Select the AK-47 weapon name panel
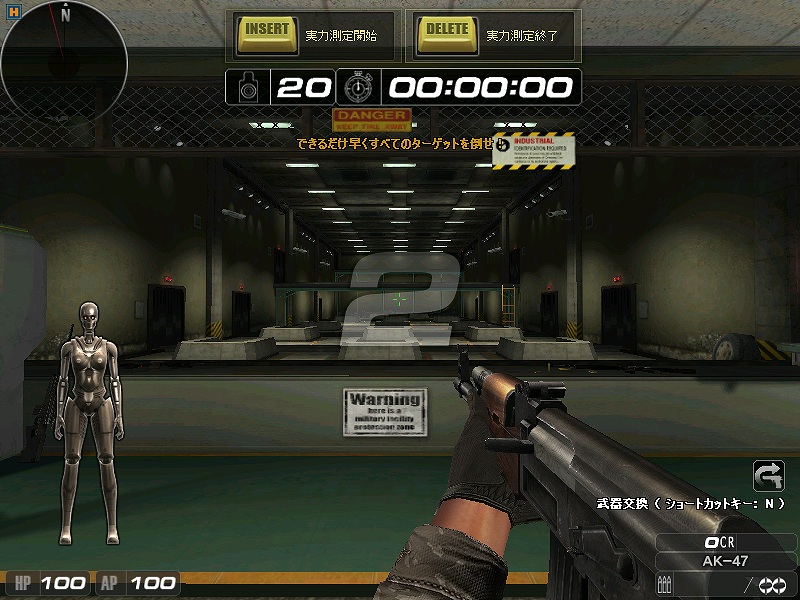This screenshot has width=800, height=600. pyautogui.click(x=726, y=561)
